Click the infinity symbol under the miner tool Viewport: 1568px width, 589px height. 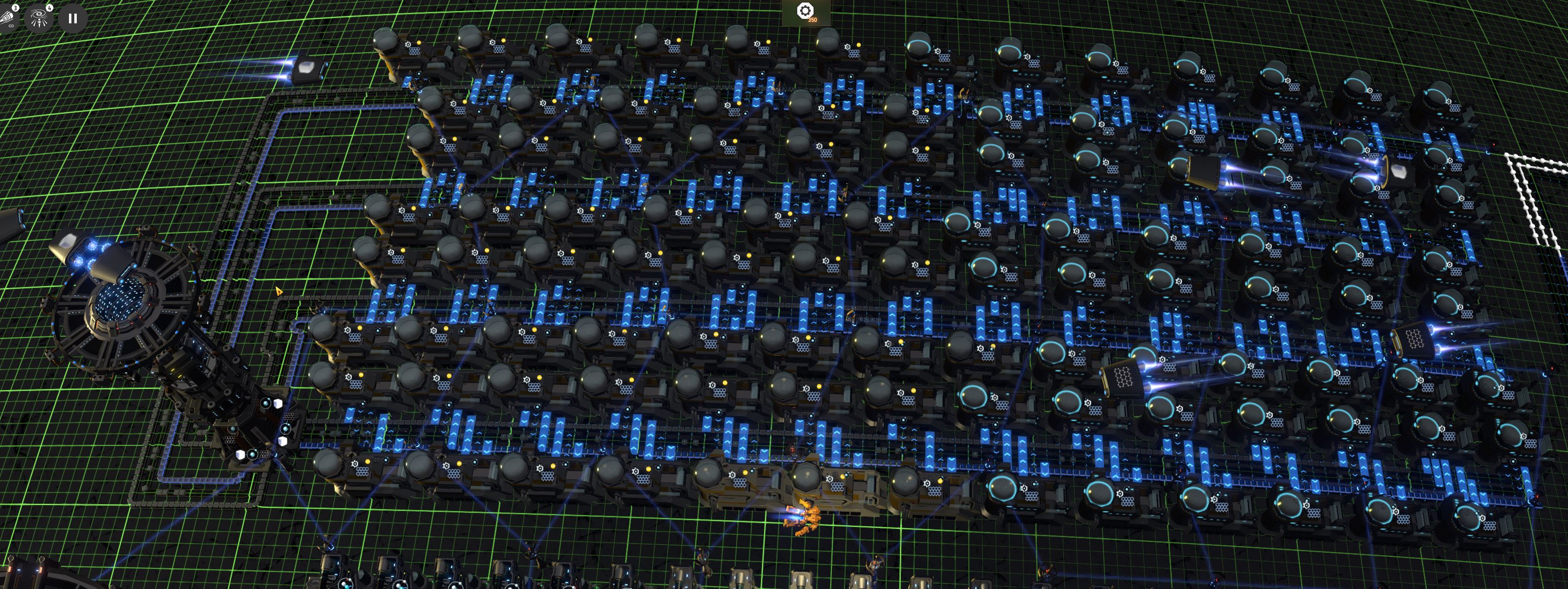(x=11, y=26)
